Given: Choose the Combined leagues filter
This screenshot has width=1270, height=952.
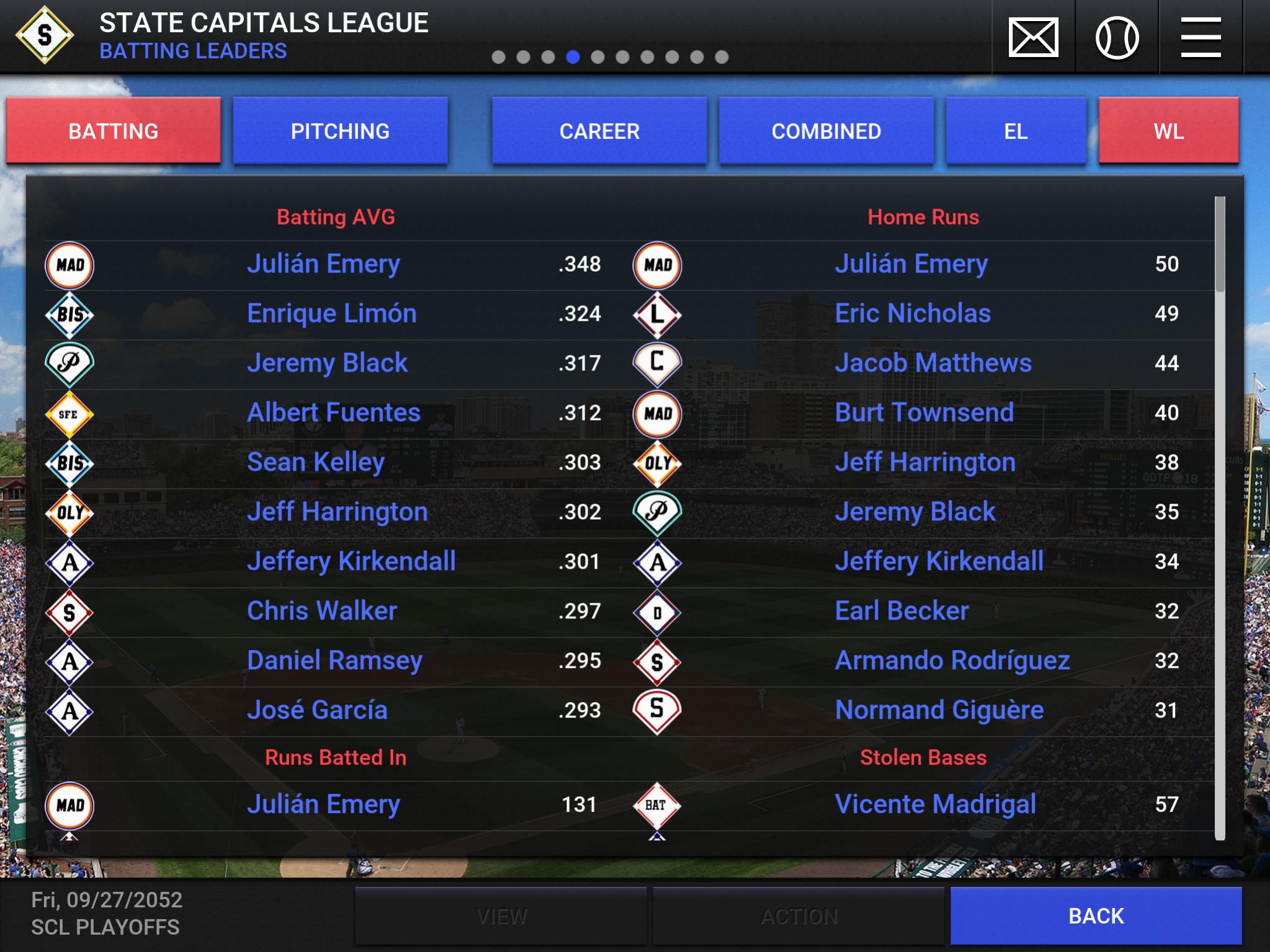Looking at the screenshot, I should 826,131.
